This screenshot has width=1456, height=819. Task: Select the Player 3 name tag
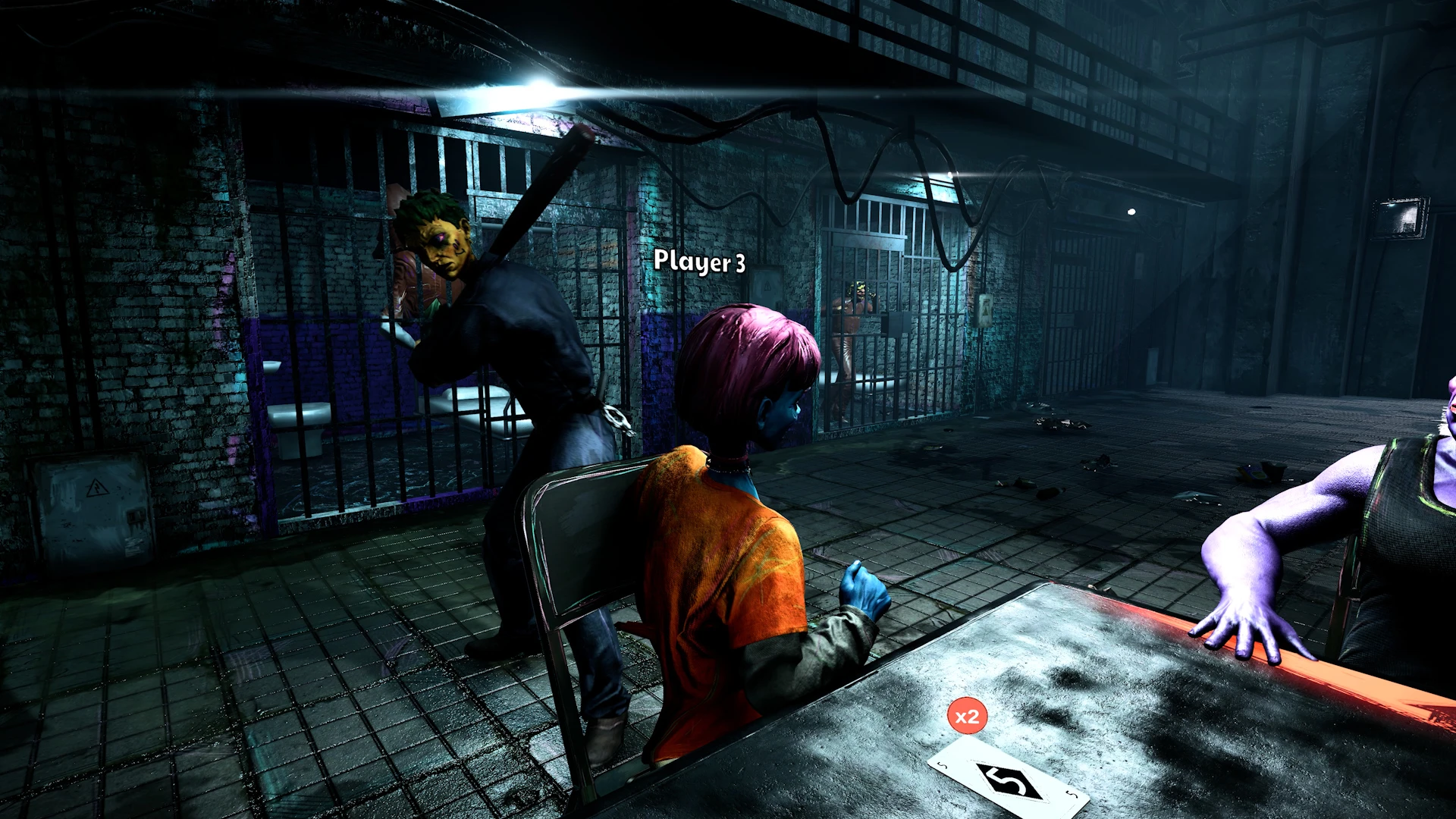[700, 264]
